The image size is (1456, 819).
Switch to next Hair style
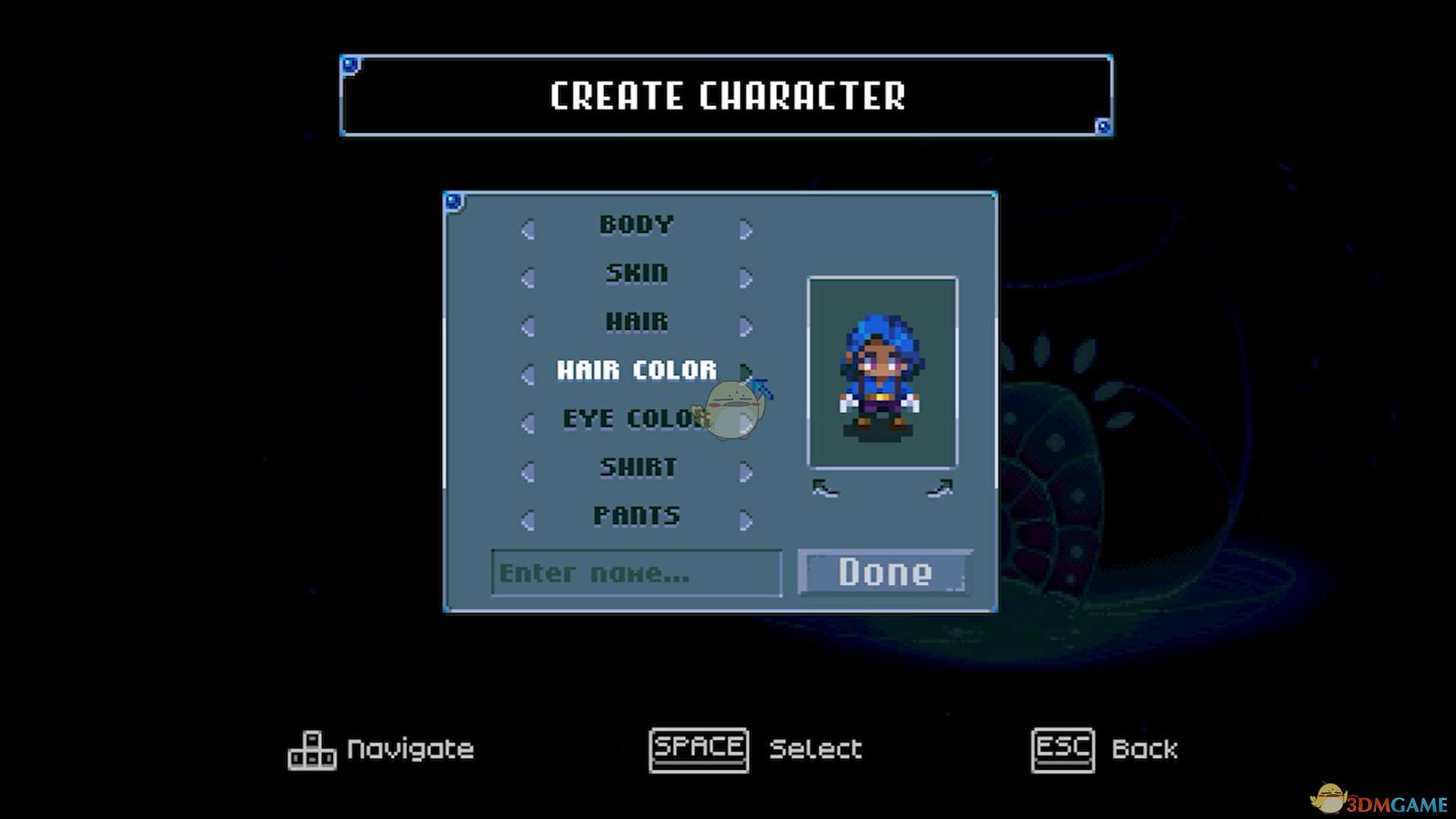coord(746,326)
